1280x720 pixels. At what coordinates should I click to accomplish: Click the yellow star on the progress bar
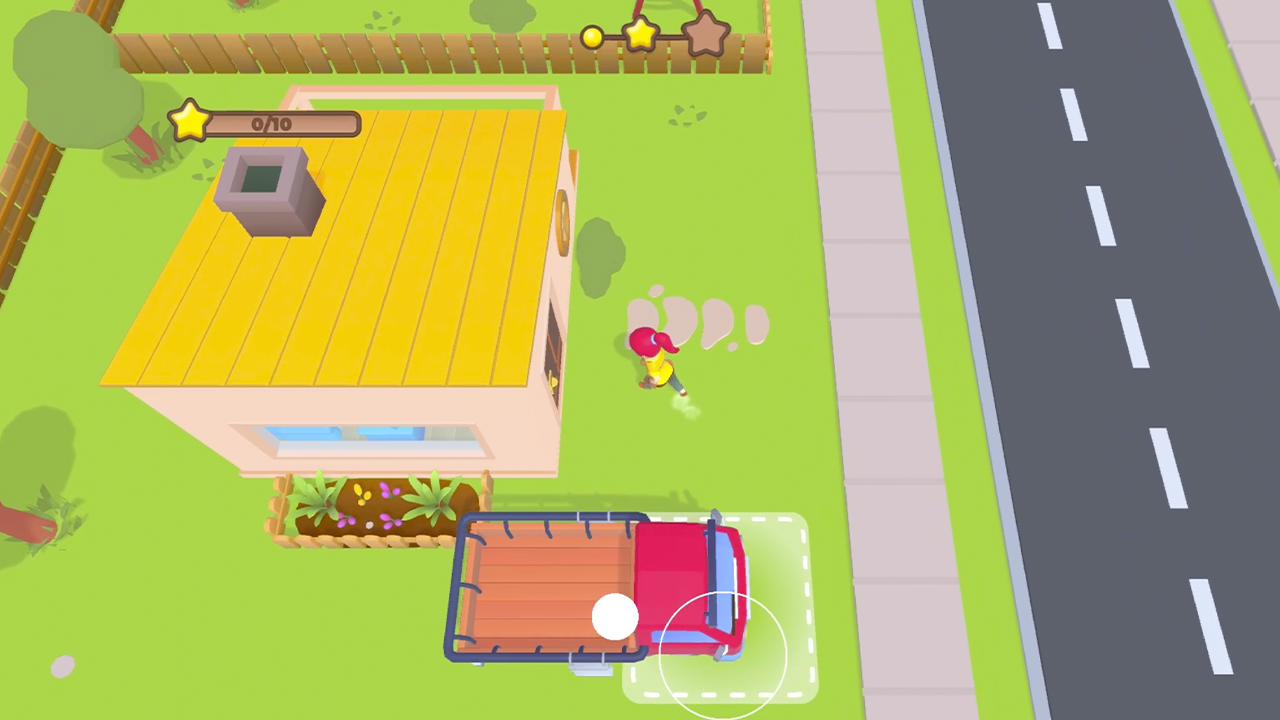tap(190, 121)
